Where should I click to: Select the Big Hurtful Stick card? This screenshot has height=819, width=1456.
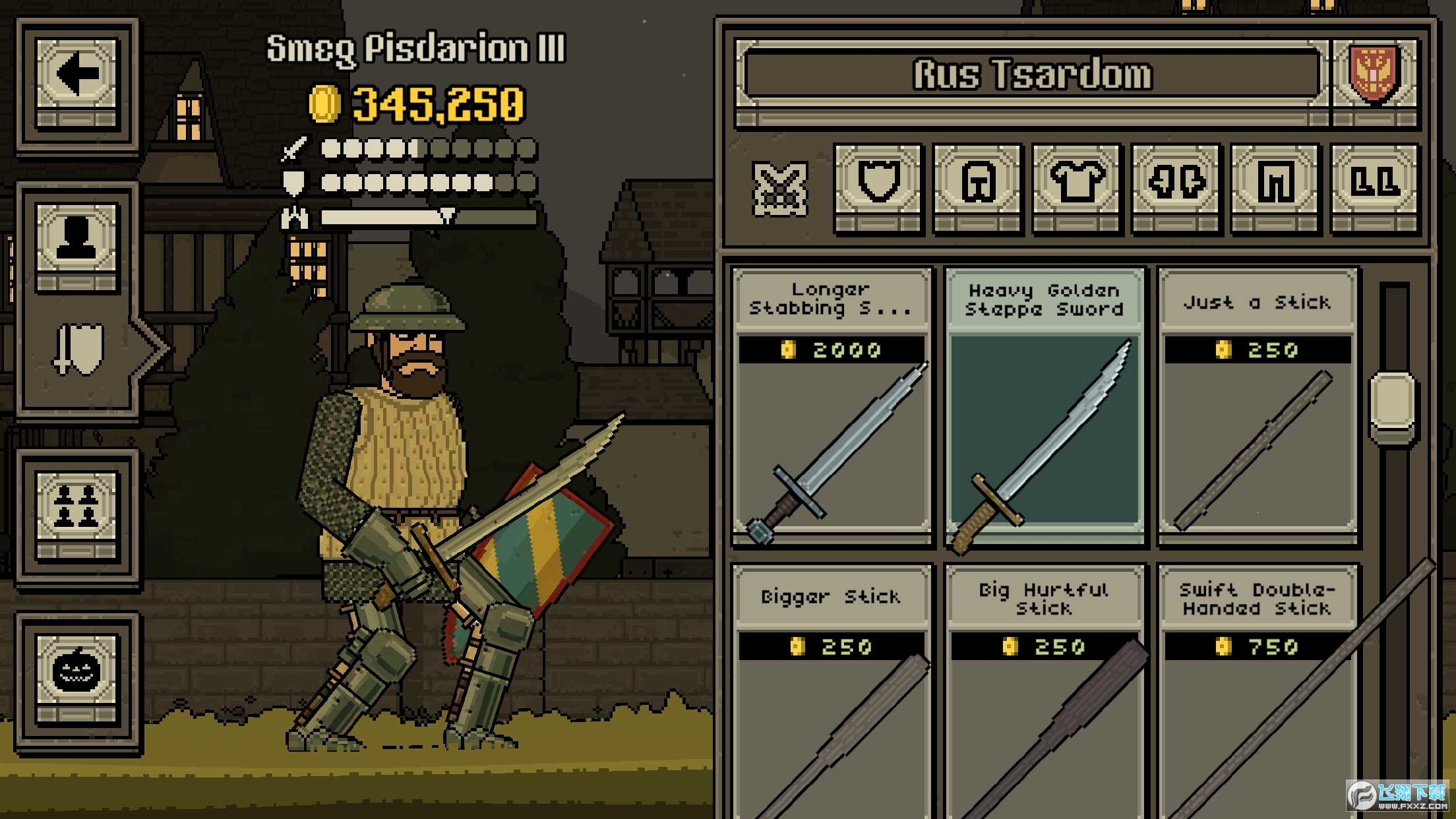pyautogui.click(x=1045, y=692)
